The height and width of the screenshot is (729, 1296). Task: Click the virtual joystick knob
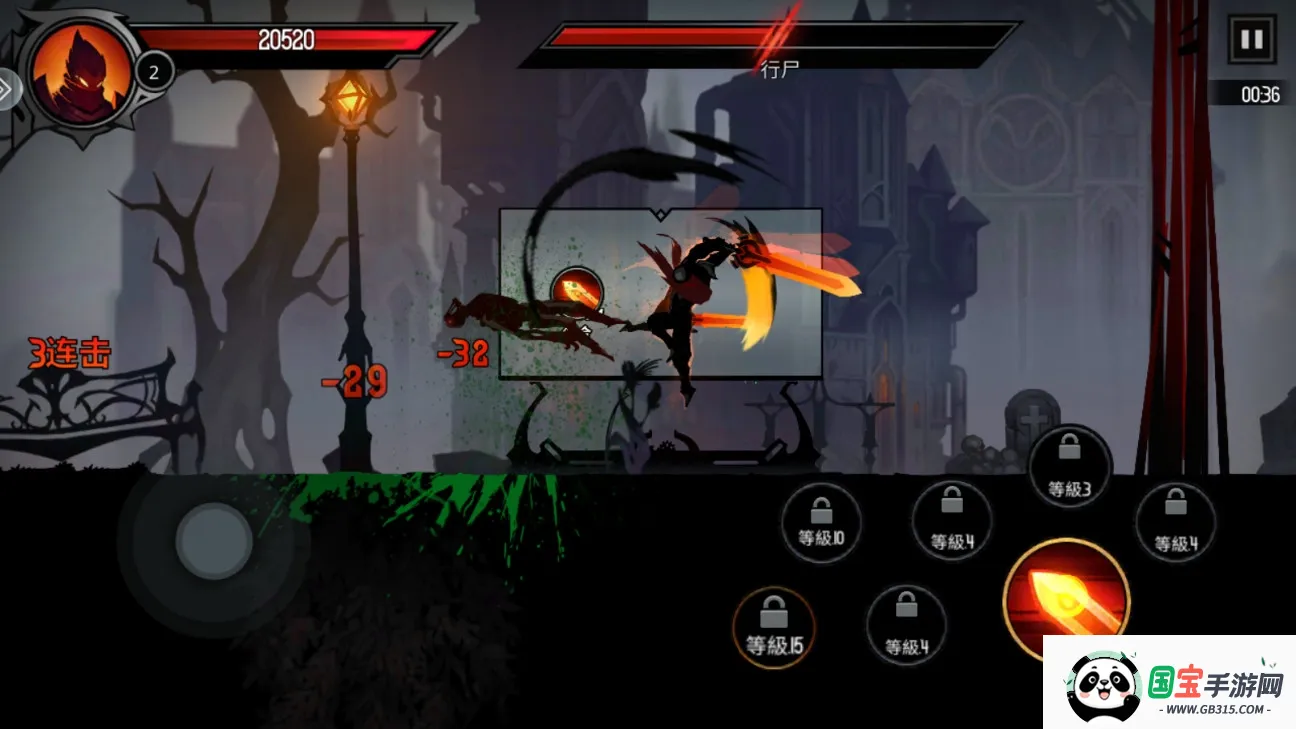click(x=213, y=541)
